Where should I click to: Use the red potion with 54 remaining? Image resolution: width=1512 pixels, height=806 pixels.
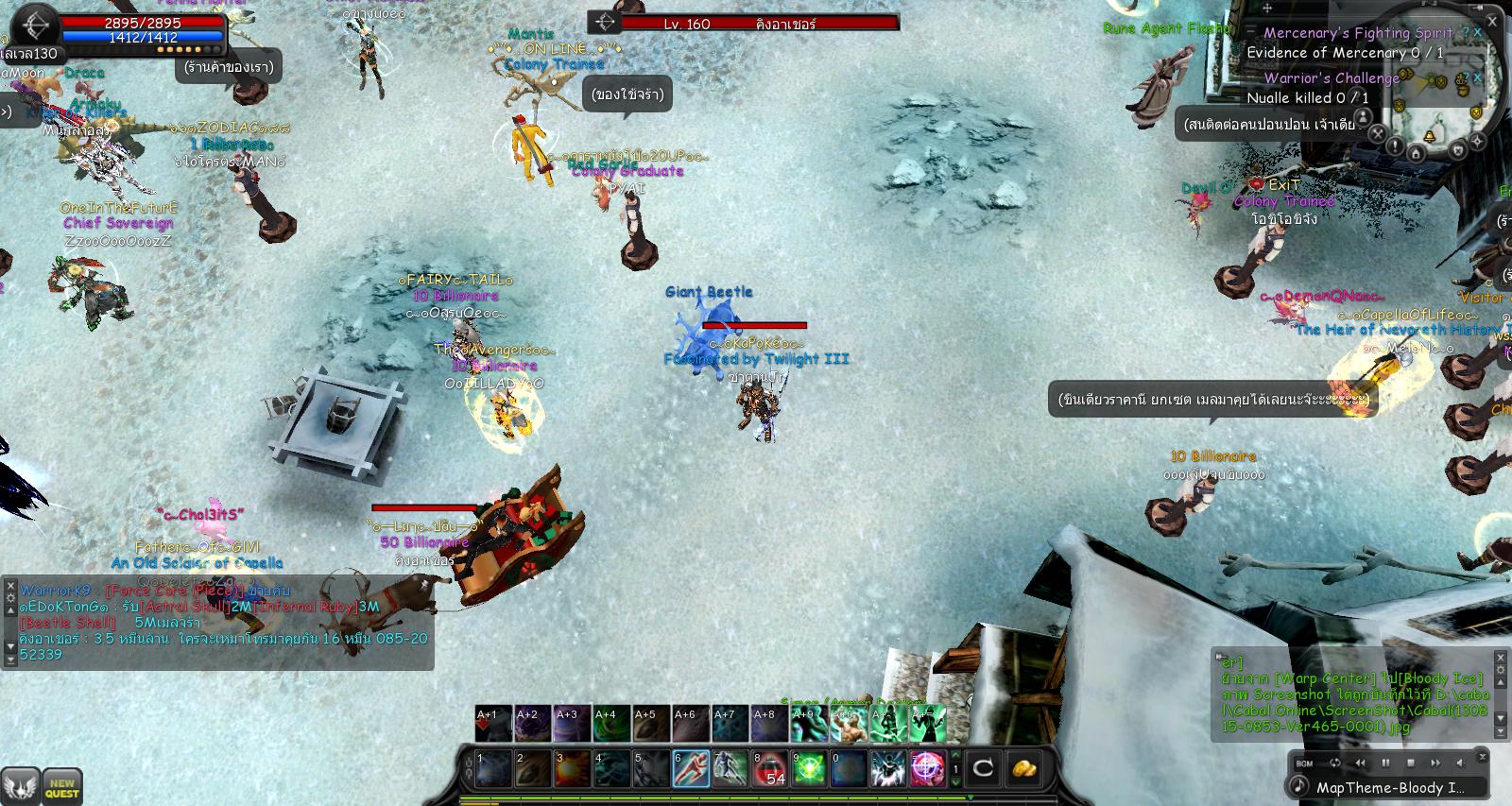click(769, 768)
